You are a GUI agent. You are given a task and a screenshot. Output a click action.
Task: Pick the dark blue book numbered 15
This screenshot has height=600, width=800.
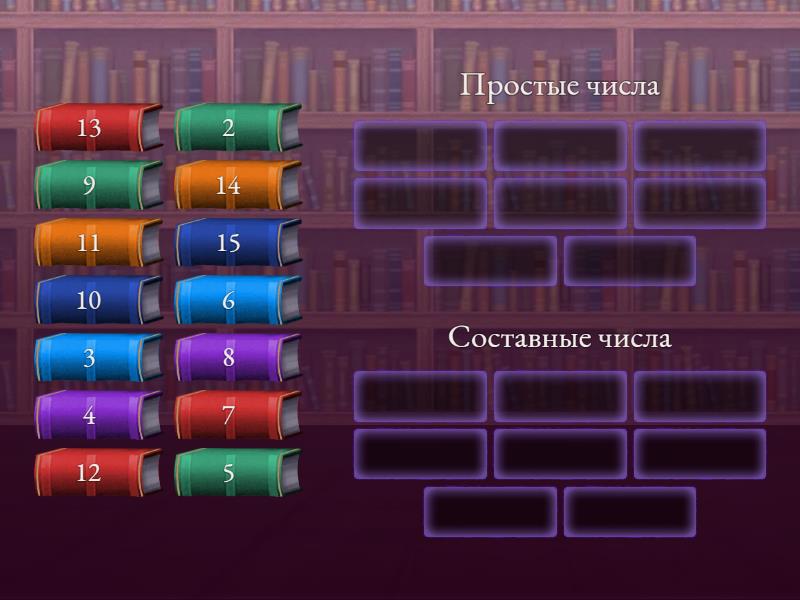coord(238,243)
